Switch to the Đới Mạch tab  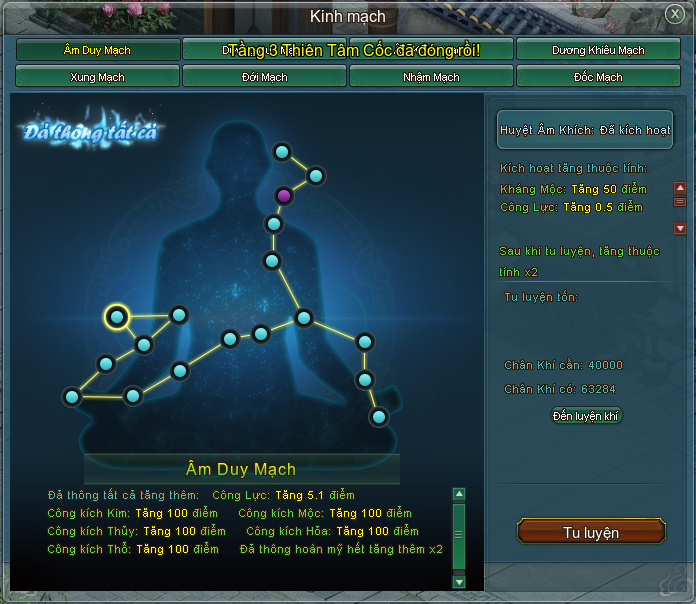click(x=264, y=76)
